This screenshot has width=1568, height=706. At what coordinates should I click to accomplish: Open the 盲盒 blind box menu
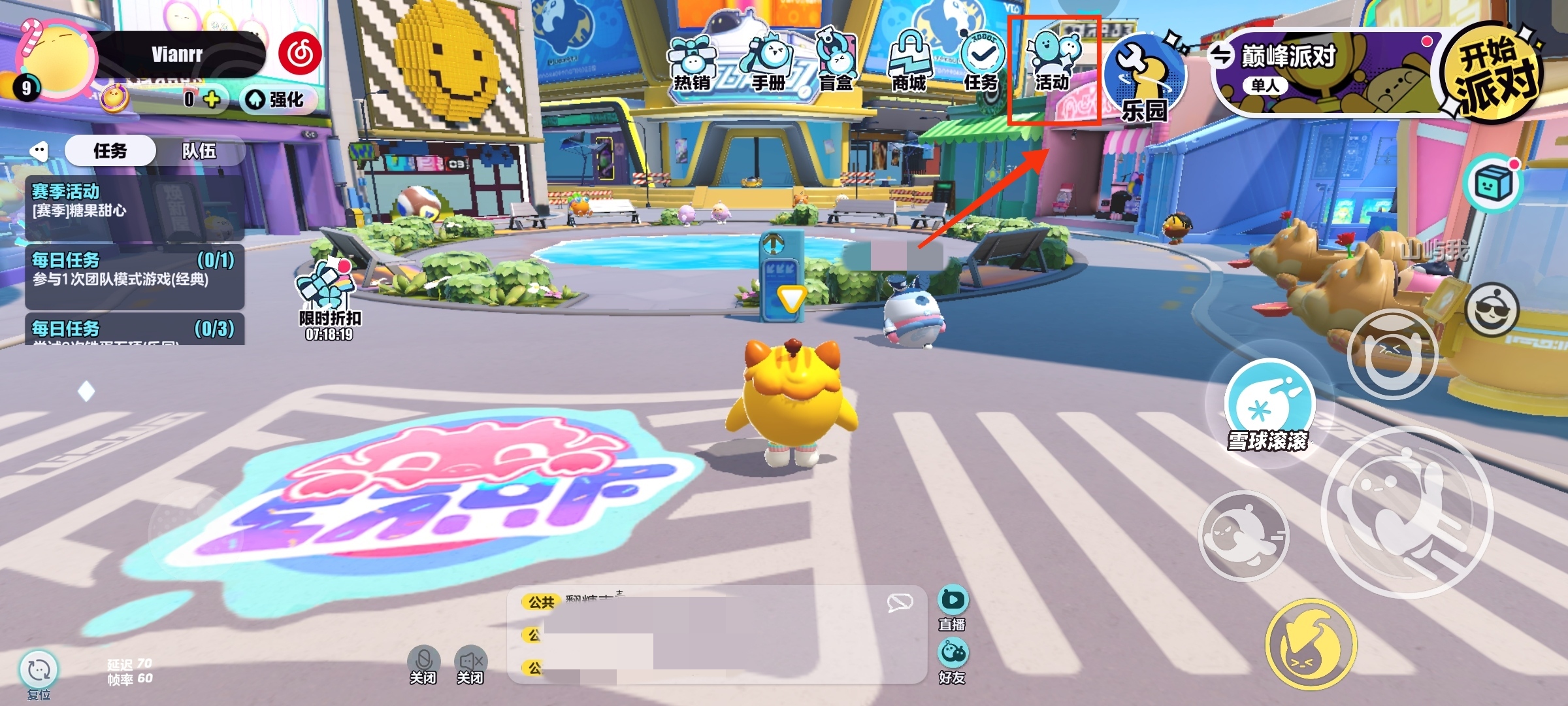[x=836, y=63]
